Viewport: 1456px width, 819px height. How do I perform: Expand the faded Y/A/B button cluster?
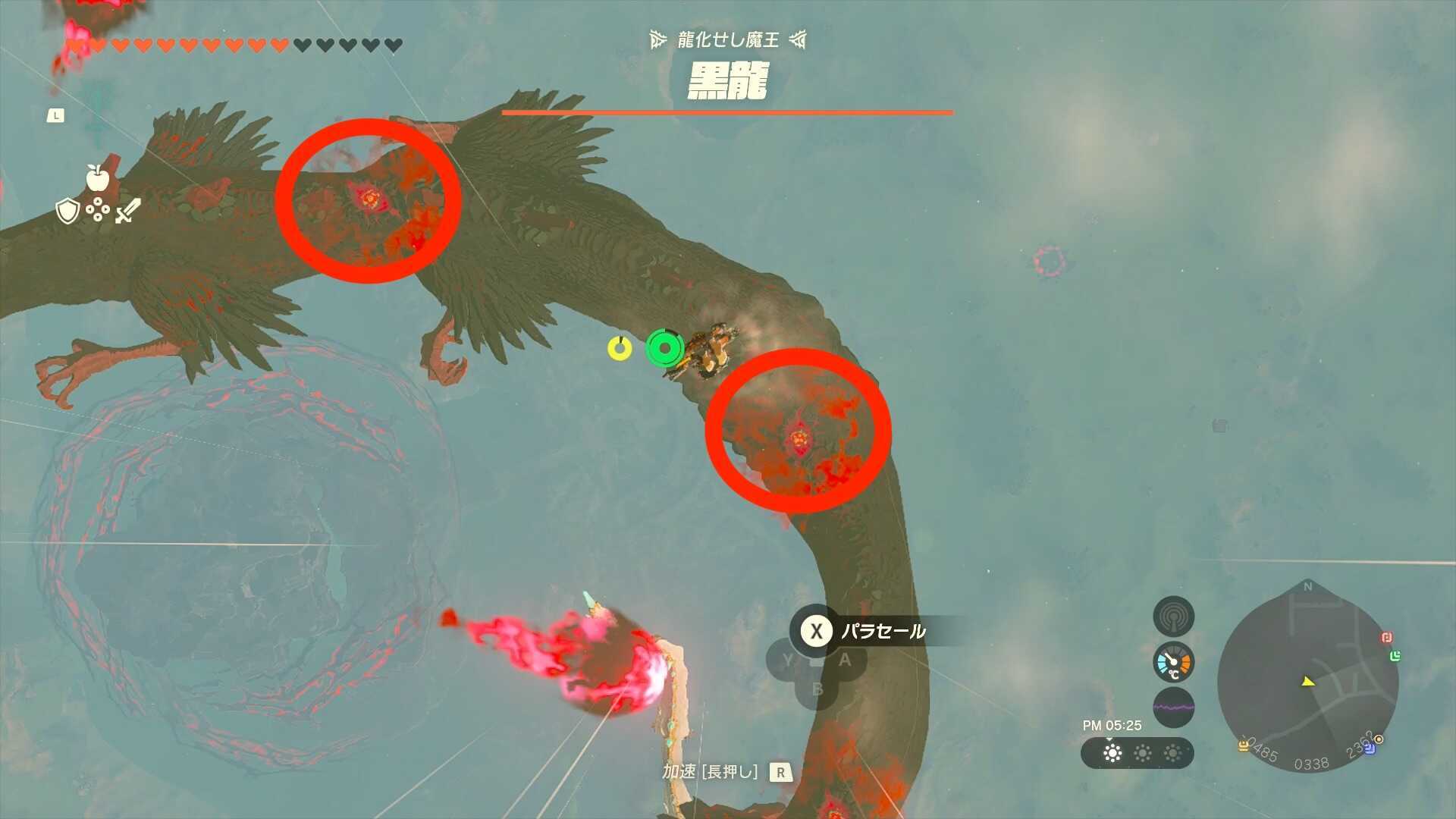pyautogui.click(x=815, y=667)
